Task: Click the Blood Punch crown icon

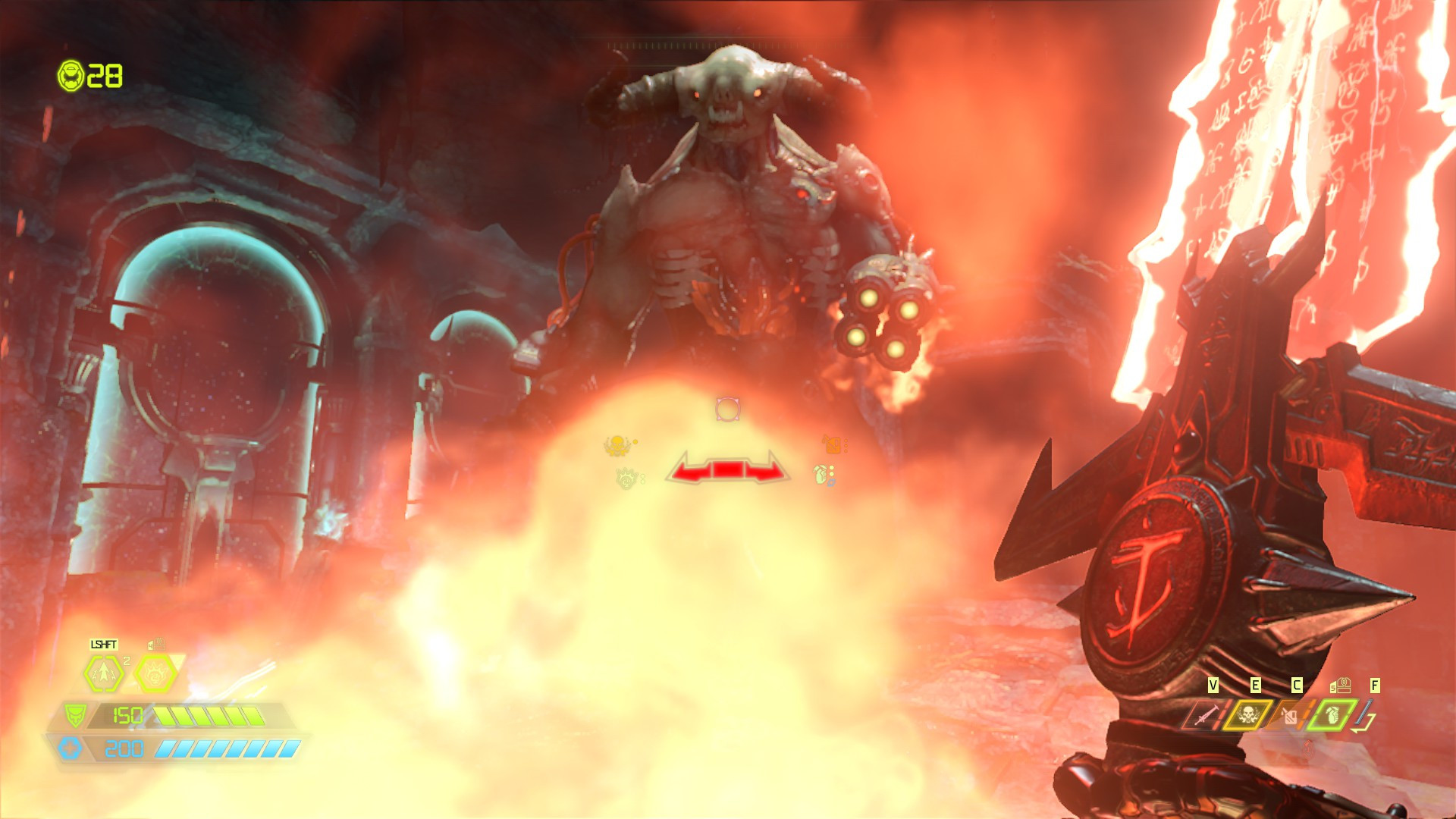Action: [156, 673]
